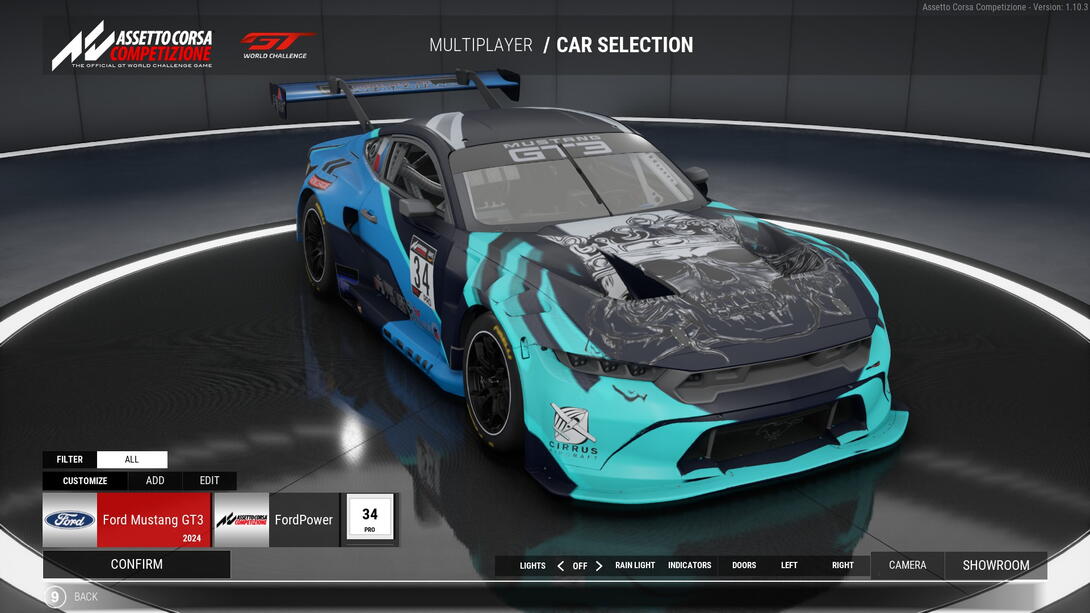The height and width of the screenshot is (613, 1090).
Task: Enter the SHOWROOM view
Action: tap(996, 566)
